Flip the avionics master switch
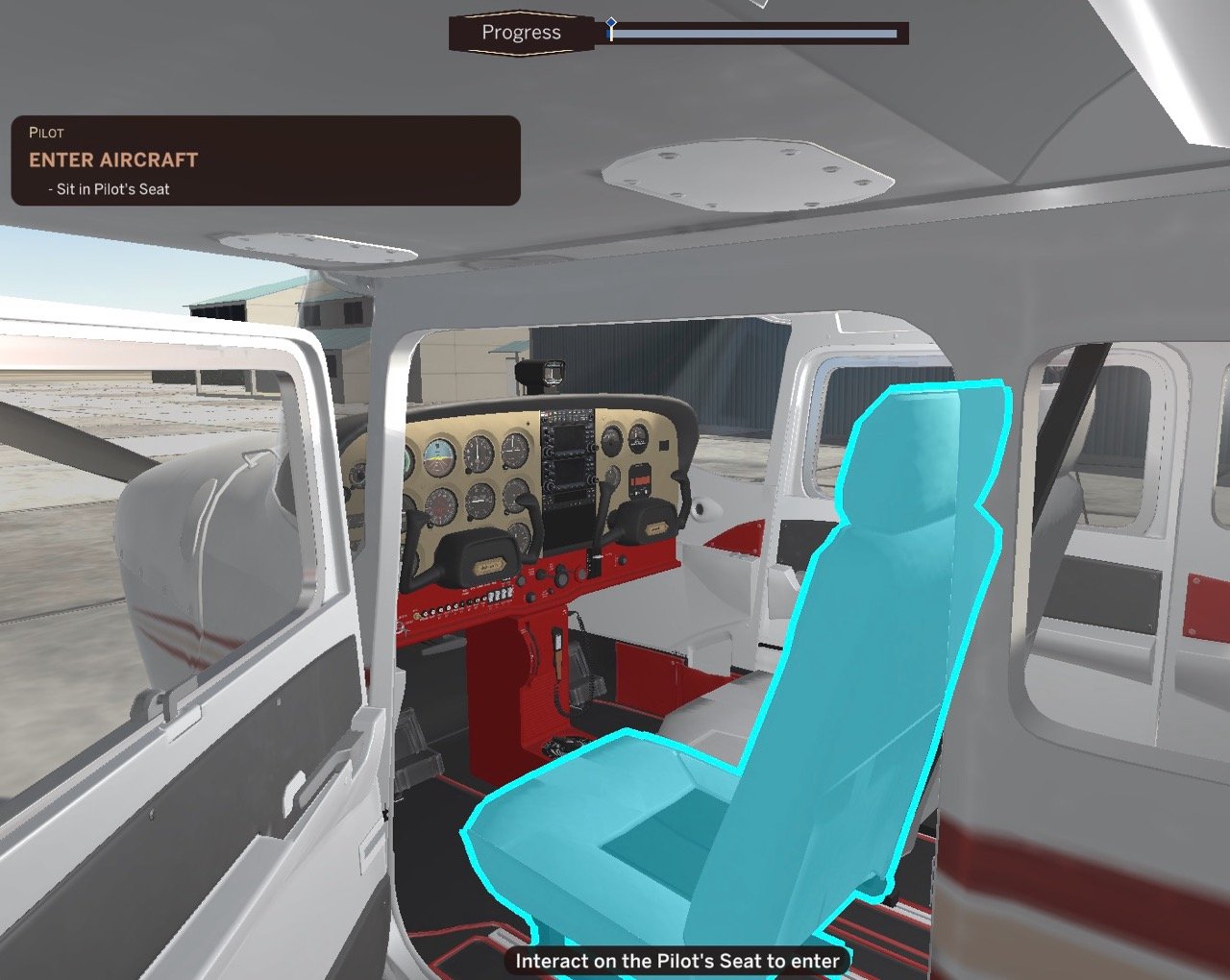Viewport: 1230px width, 980px height. 507,592
